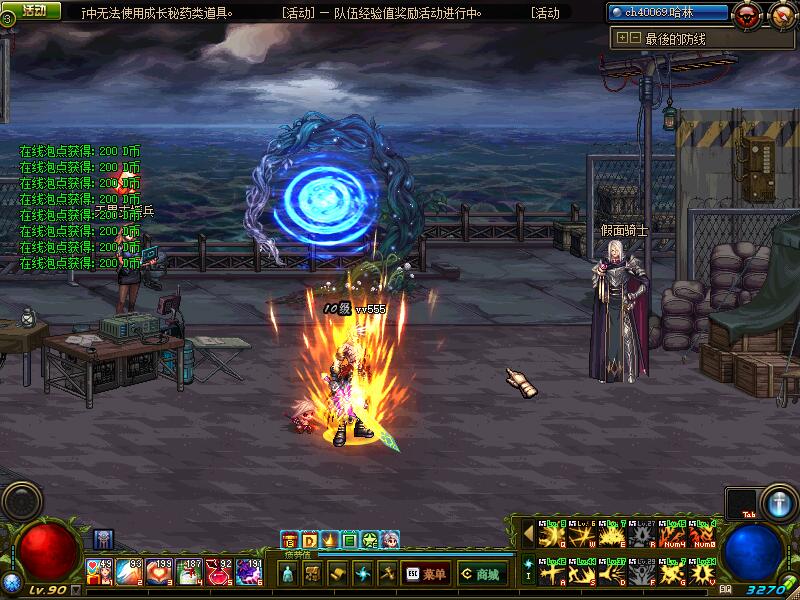Open the 商城 cash shop
This screenshot has width=800, height=600.
pyautogui.click(x=479, y=574)
